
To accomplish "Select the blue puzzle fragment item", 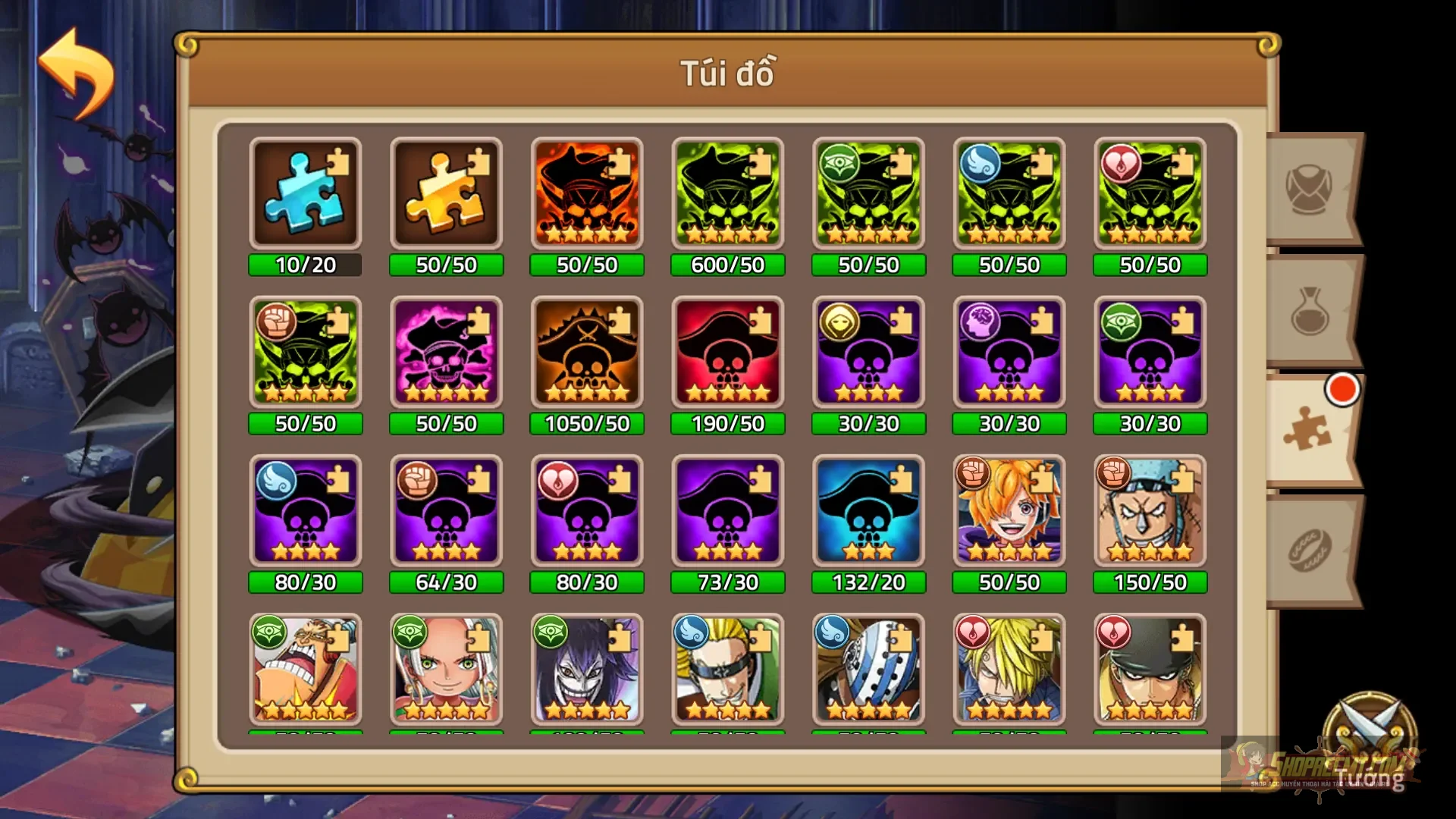I will (x=306, y=193).
